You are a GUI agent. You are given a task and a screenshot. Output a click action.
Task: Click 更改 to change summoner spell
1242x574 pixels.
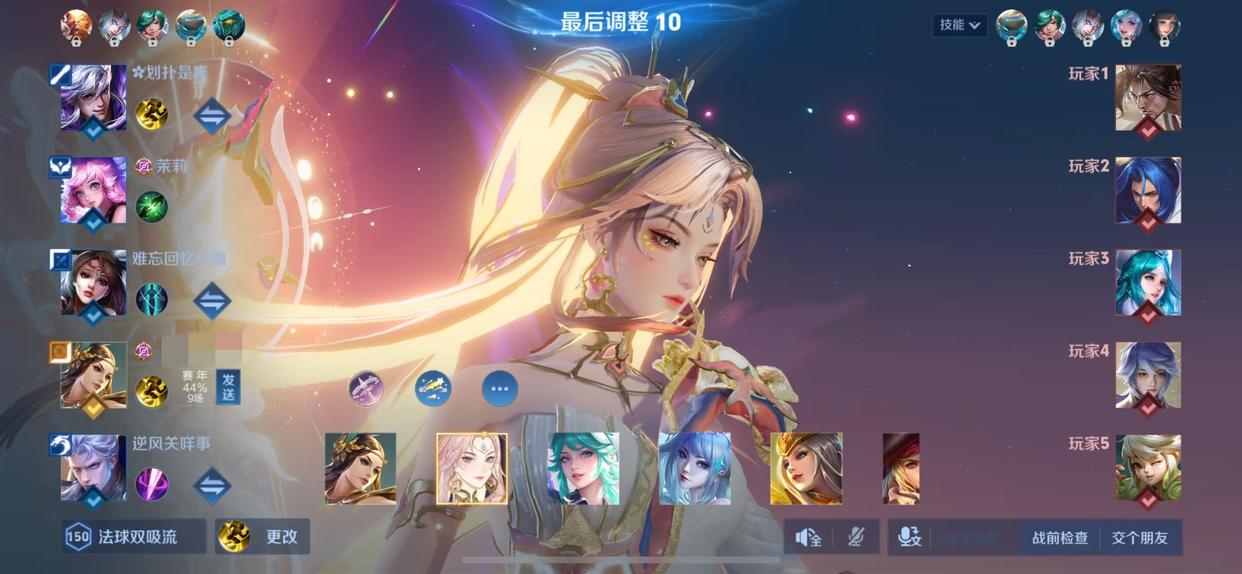264,537
